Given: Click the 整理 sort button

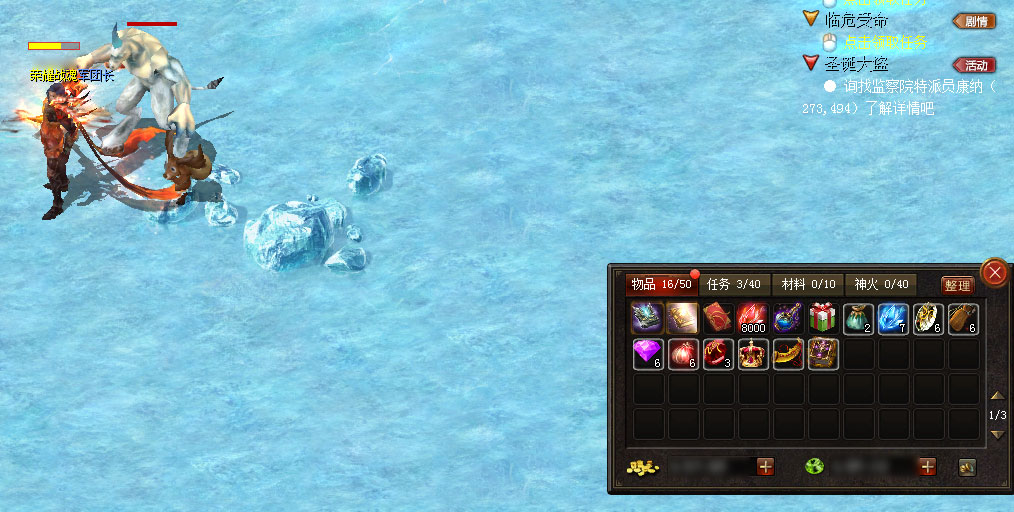Looking at the screenshot, I should [957, 285].
